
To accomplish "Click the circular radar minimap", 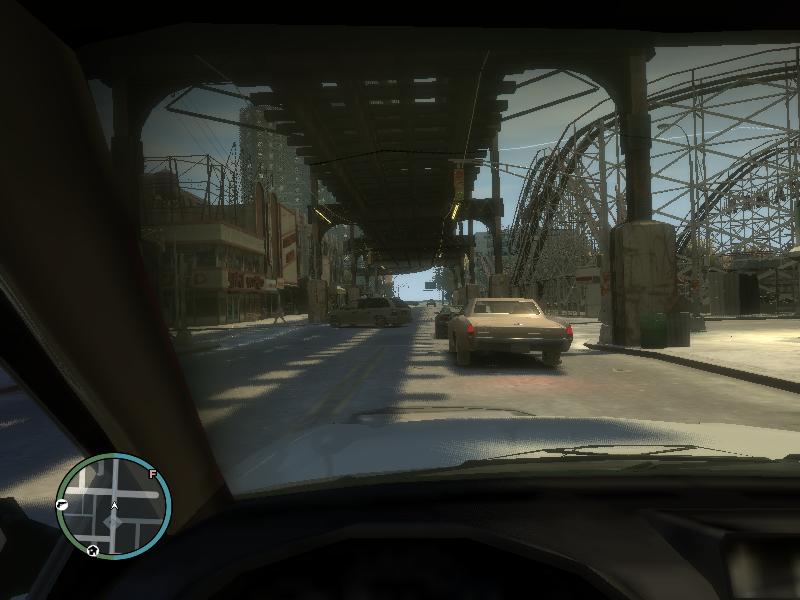I will pyautogui.click(x=114, y=506).
